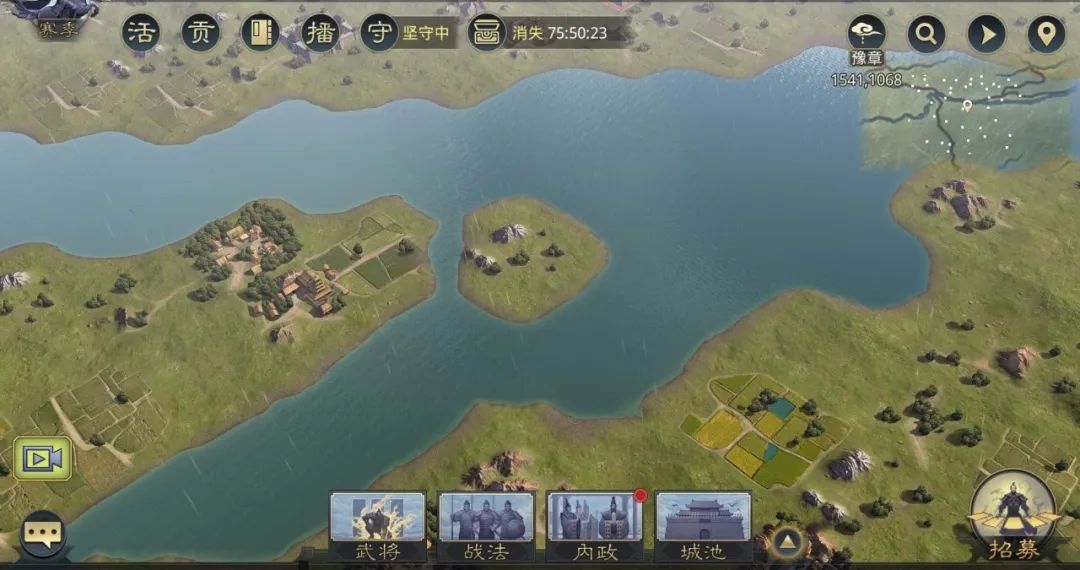Check the weather cloud icon above 豫章

point(866,32)
